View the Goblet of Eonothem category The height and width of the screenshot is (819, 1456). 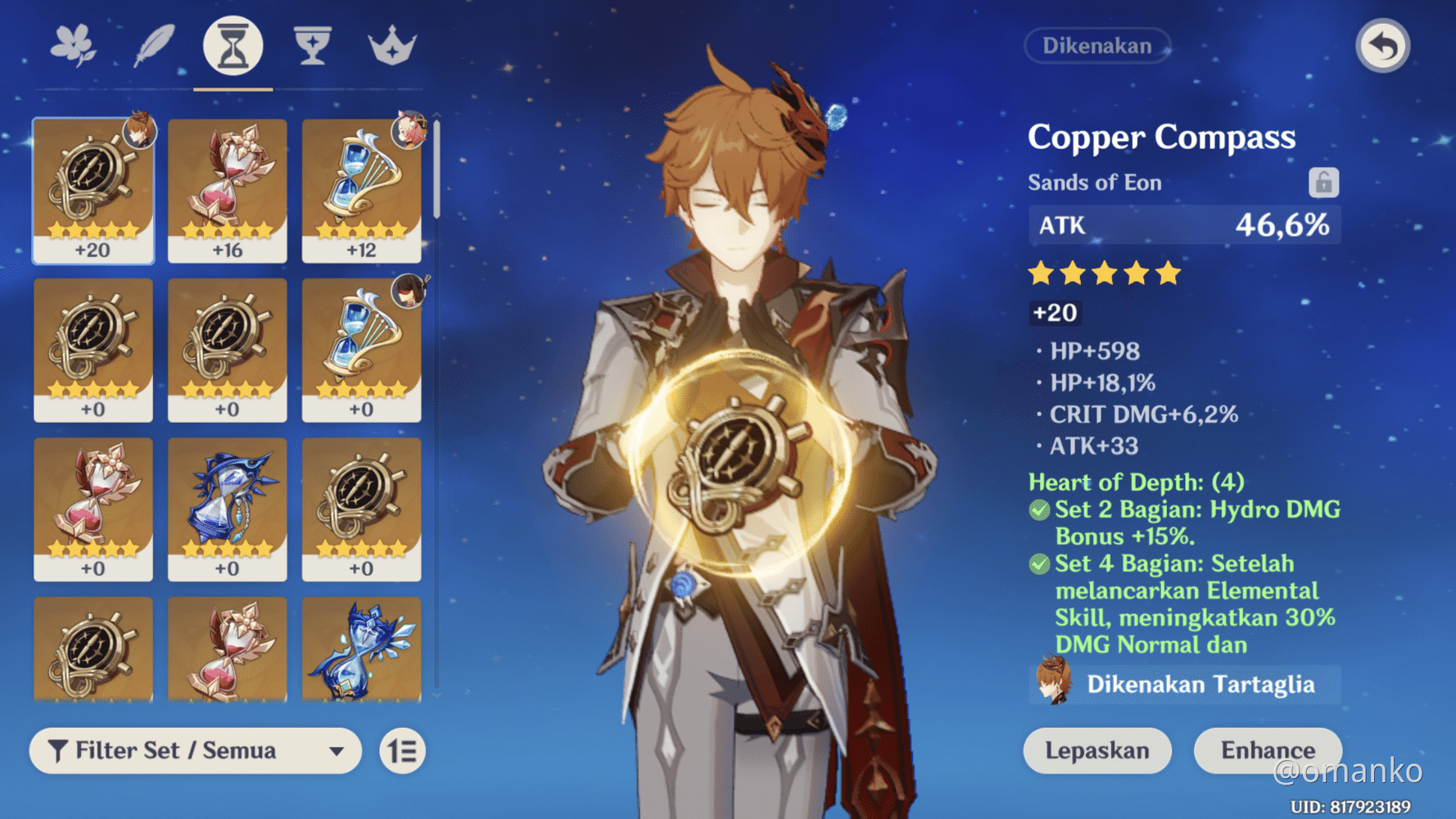pyautogui.click(x=313, y=47)
